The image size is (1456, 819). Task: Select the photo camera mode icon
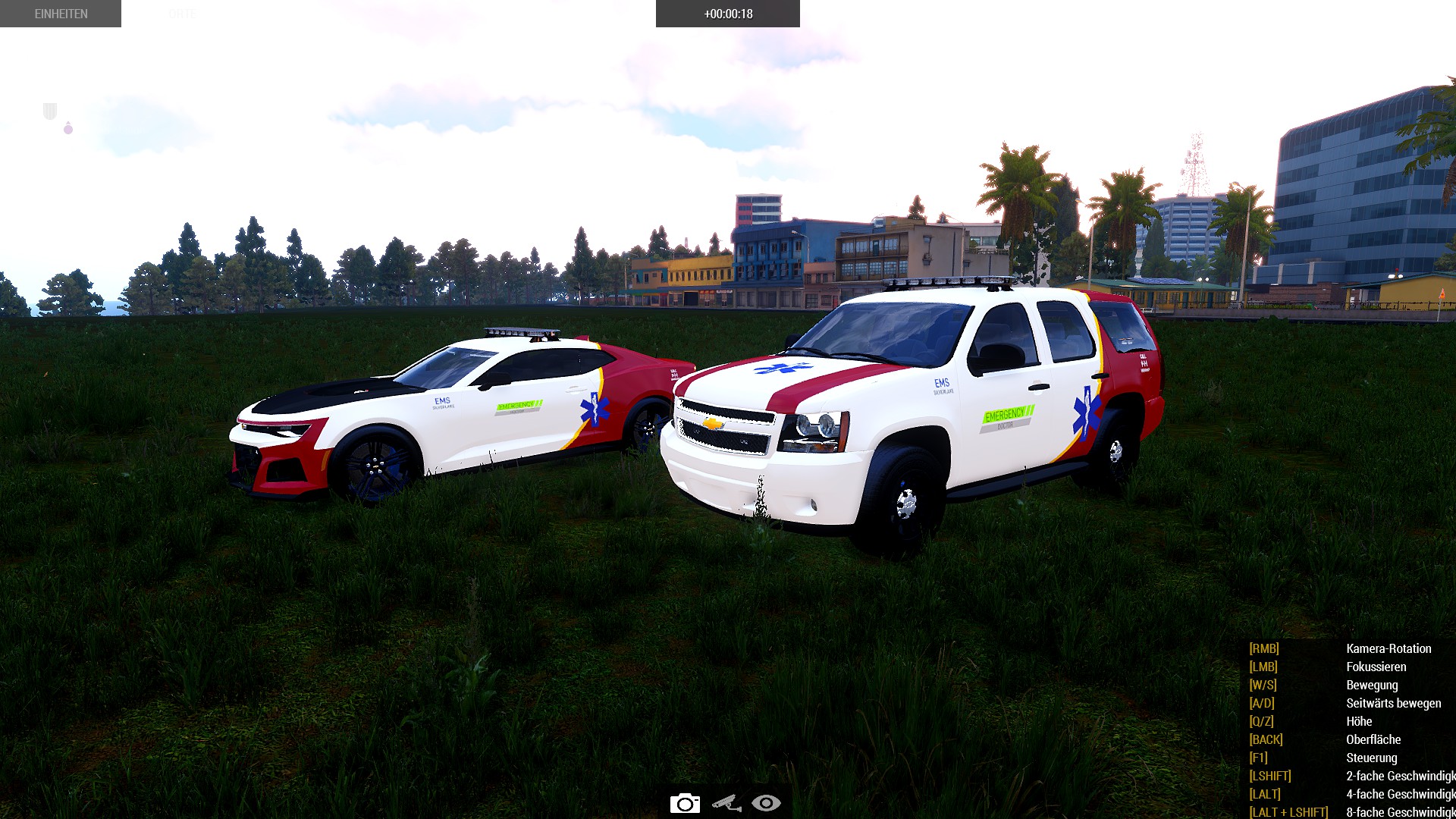[685, 803]
